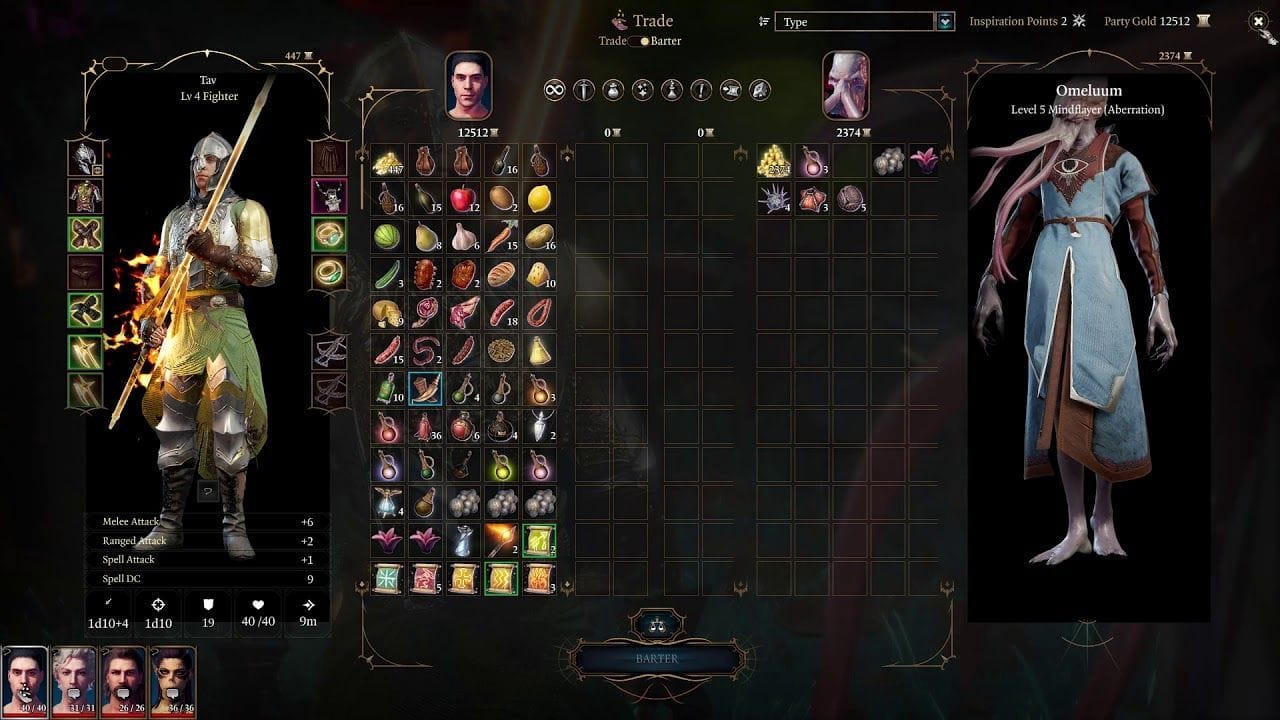Select Omeluum's gold pile
Screen dimensions: 1280x720
pyautogui.click(x=772, y=160)
